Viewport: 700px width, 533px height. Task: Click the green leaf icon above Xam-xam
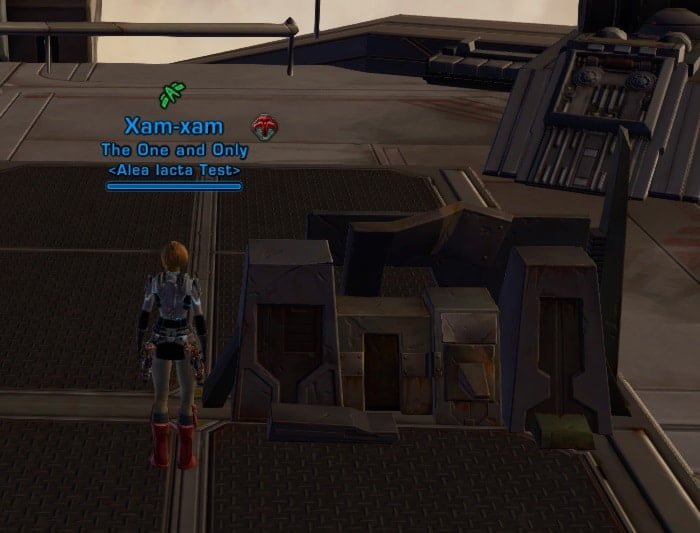click(x=171, y=96)
